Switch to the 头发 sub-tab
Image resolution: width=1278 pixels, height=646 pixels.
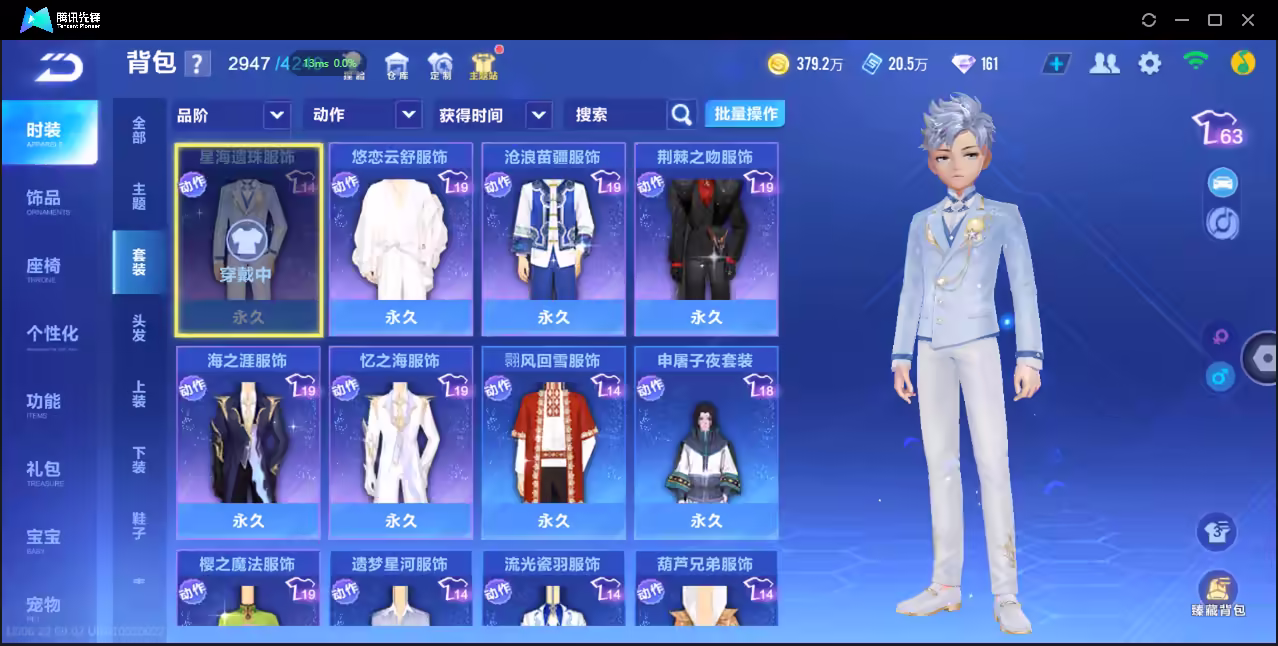click(139, 328)
